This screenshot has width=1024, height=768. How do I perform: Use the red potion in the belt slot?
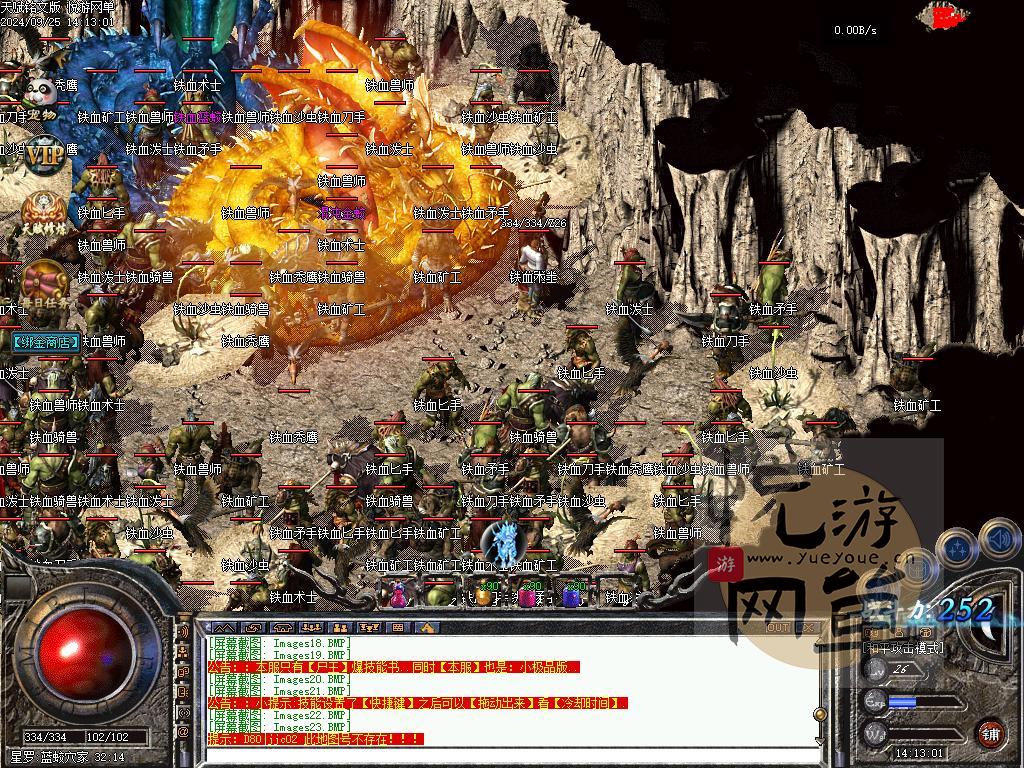click(x=397, y=594)
